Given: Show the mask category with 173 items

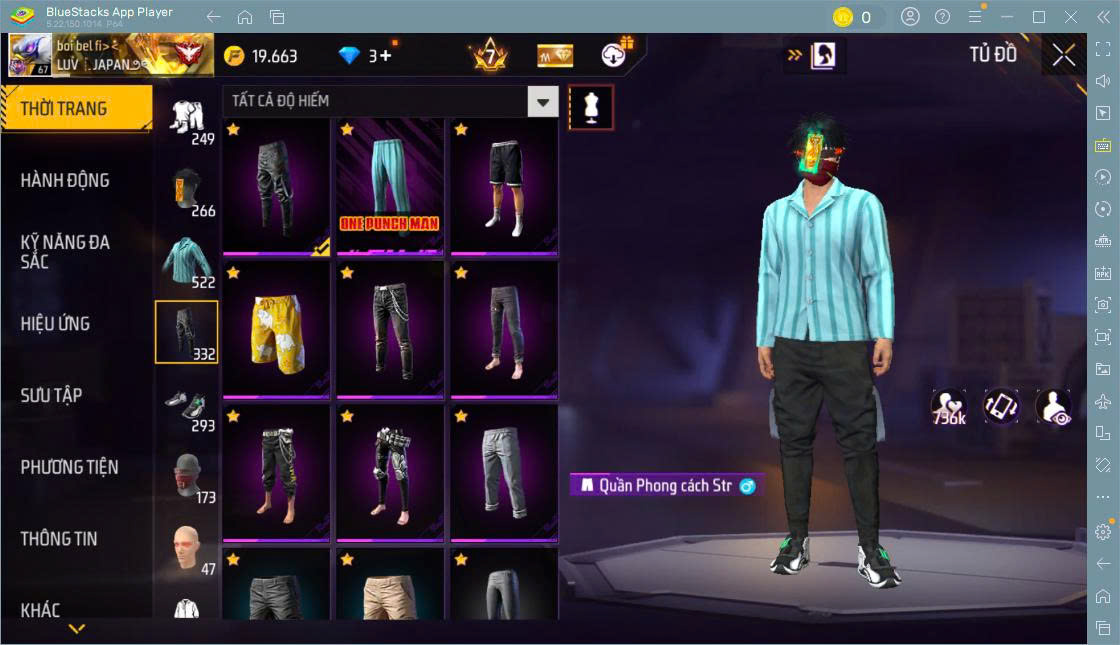Looking at the screenshot, I should click(187, 477).
